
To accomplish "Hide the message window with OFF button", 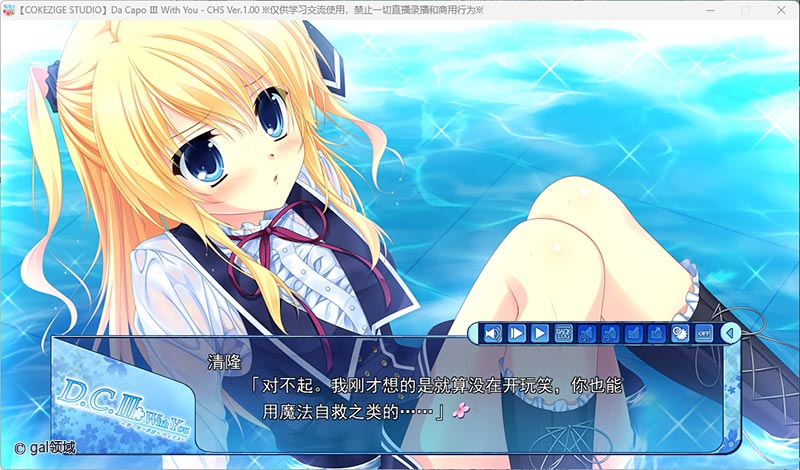I will [704, 333].
